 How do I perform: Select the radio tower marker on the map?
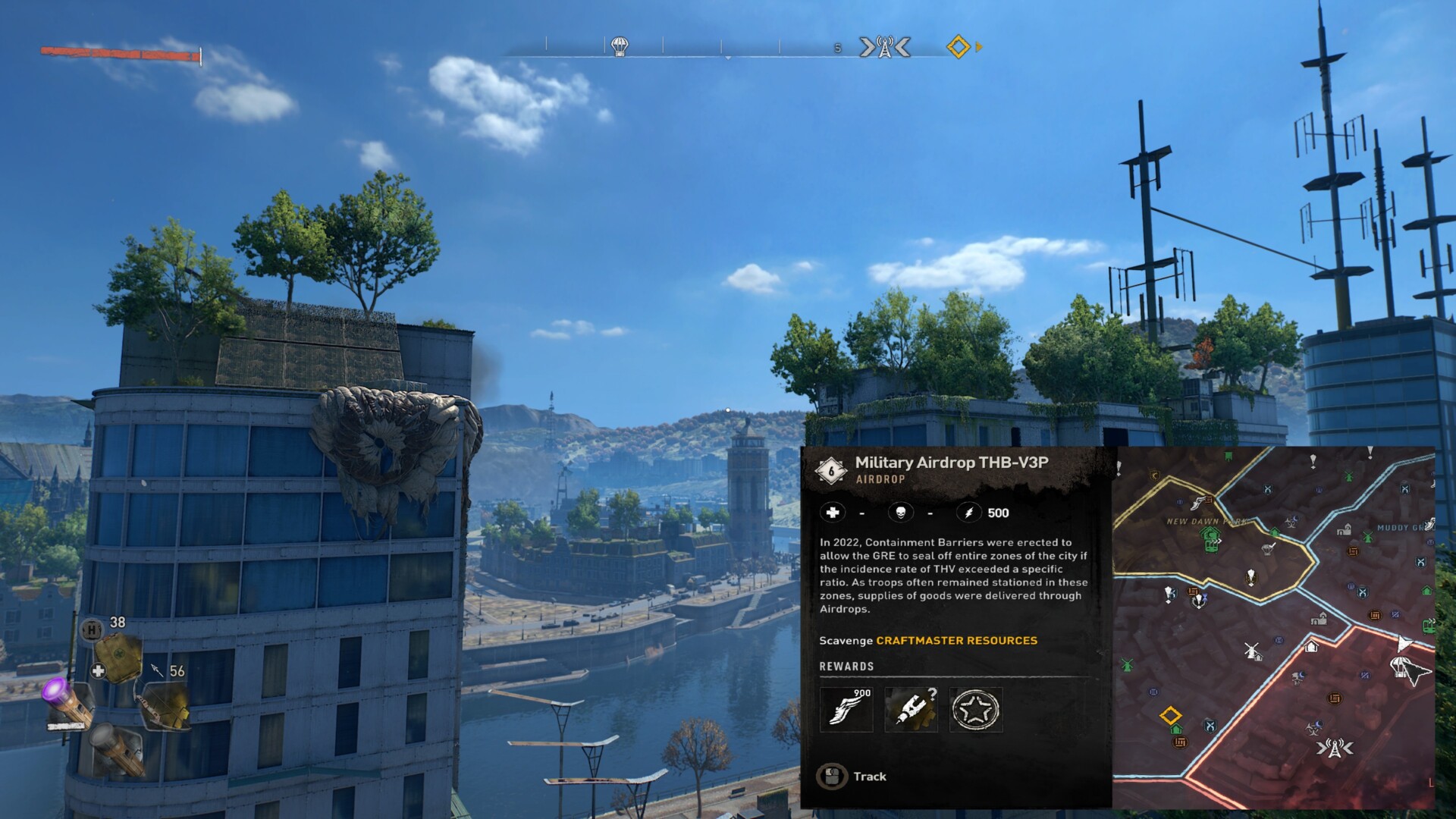(1334, 748)
